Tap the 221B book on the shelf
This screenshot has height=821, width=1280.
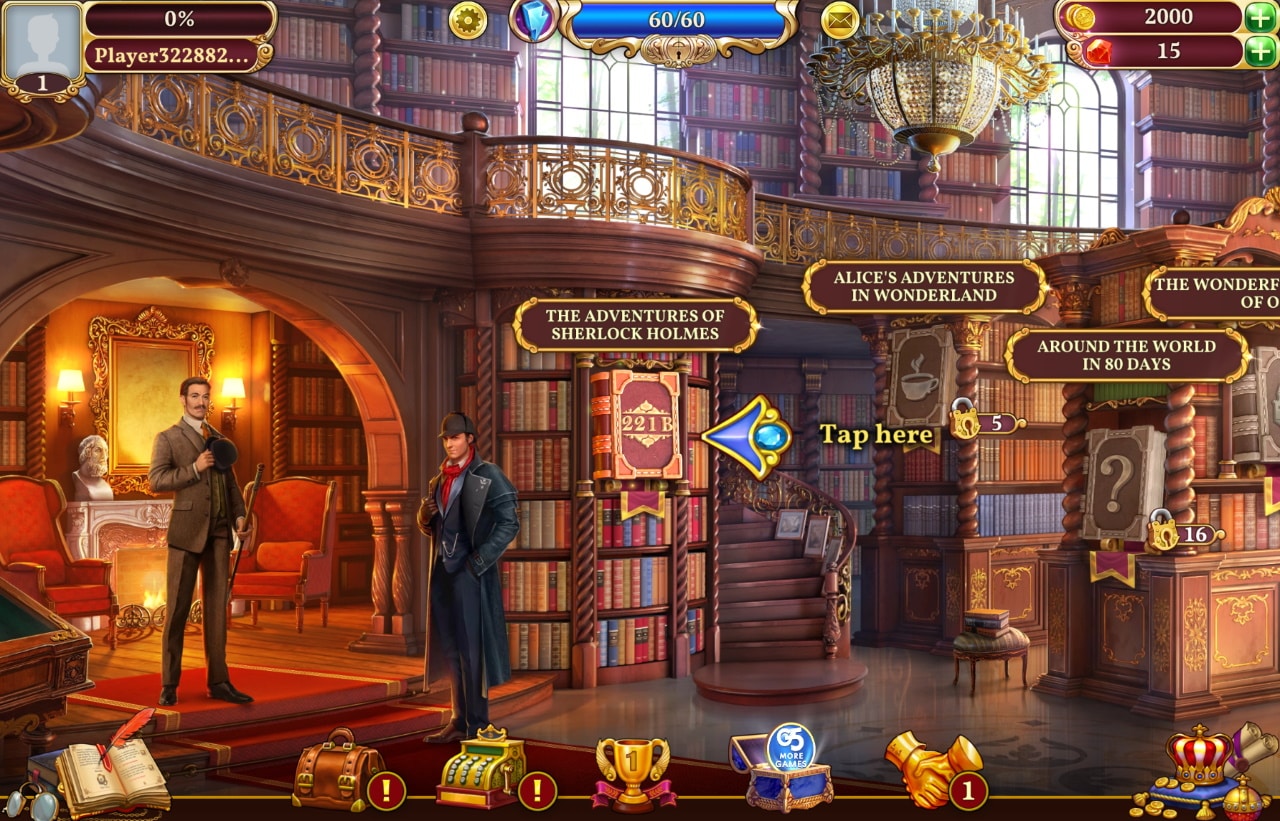(637, 424)
